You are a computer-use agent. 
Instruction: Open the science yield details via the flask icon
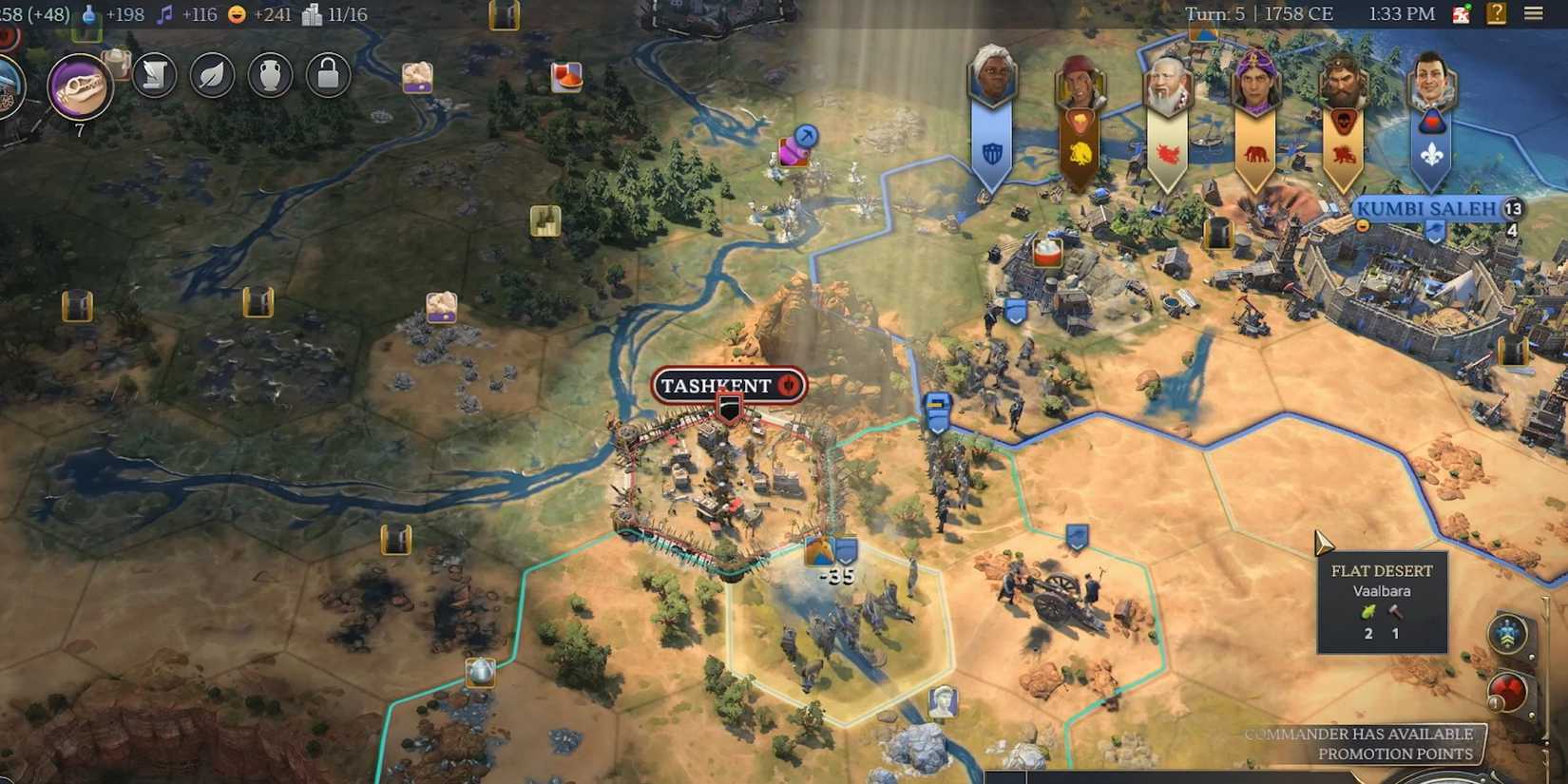click(89, 14)
